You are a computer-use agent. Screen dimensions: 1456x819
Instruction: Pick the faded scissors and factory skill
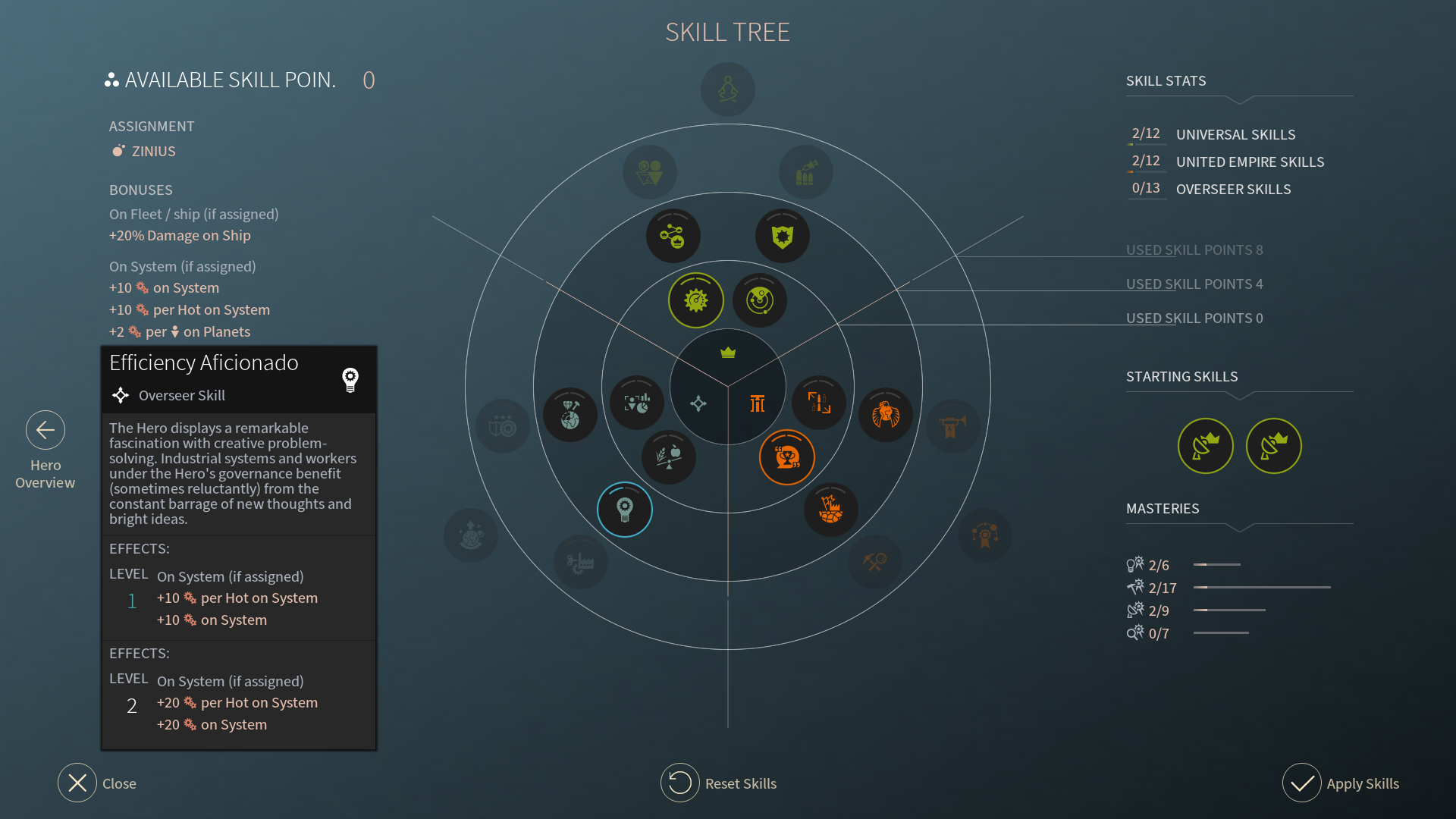pos(581,562)
